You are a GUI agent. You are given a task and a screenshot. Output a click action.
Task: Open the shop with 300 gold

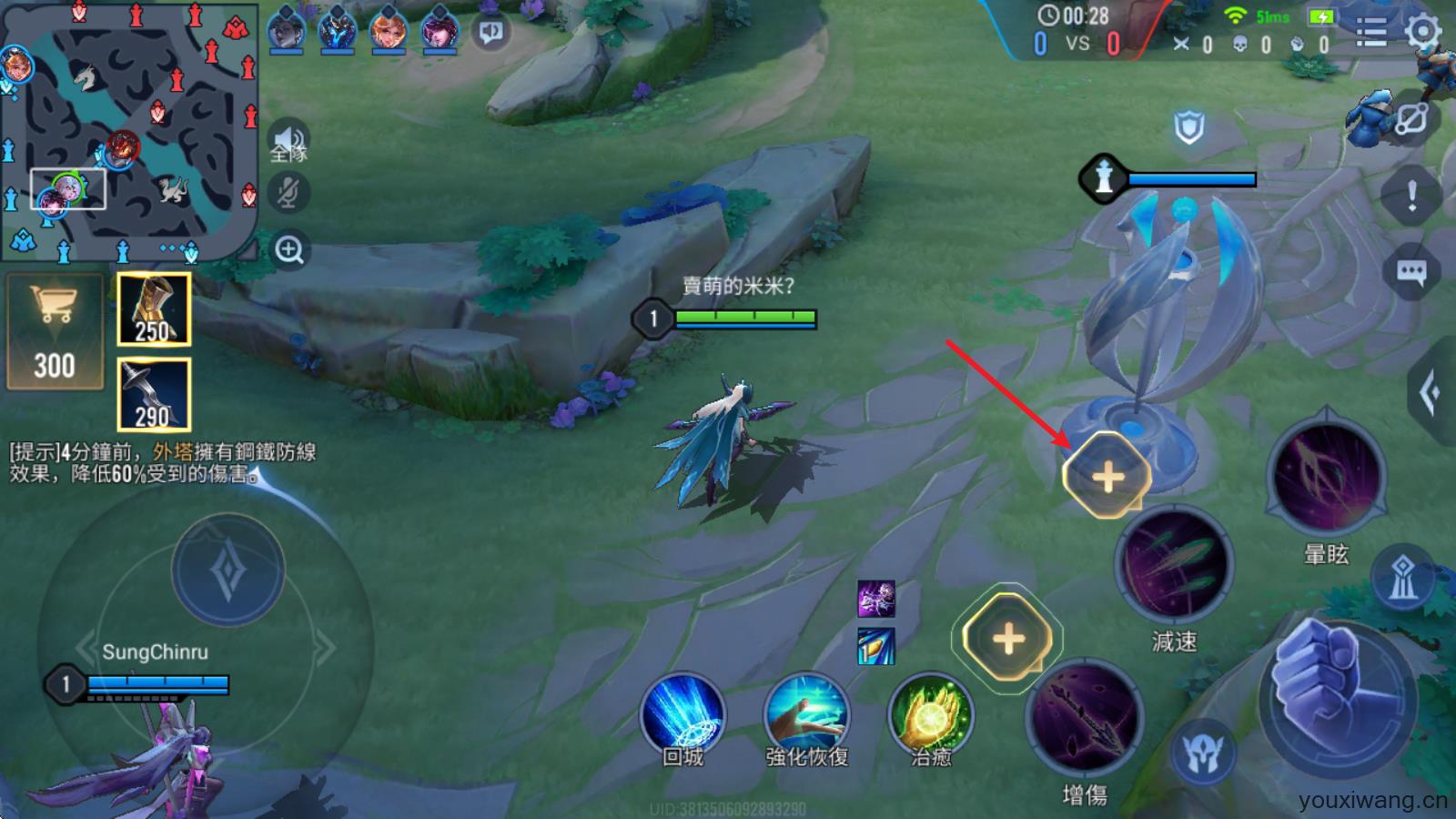[55, 333]
